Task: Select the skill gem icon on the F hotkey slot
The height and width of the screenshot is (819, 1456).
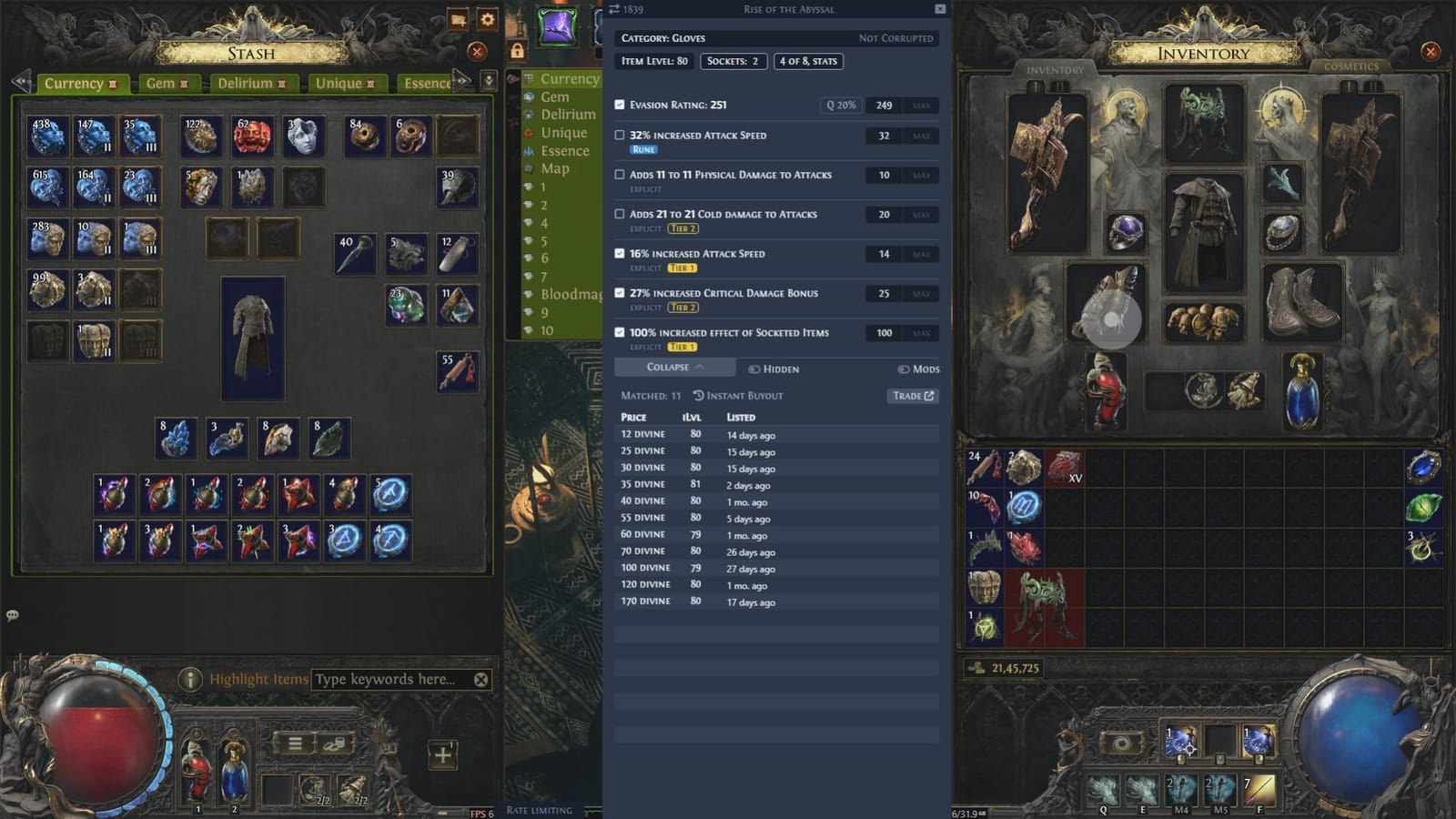Action: click(1259, 788)
